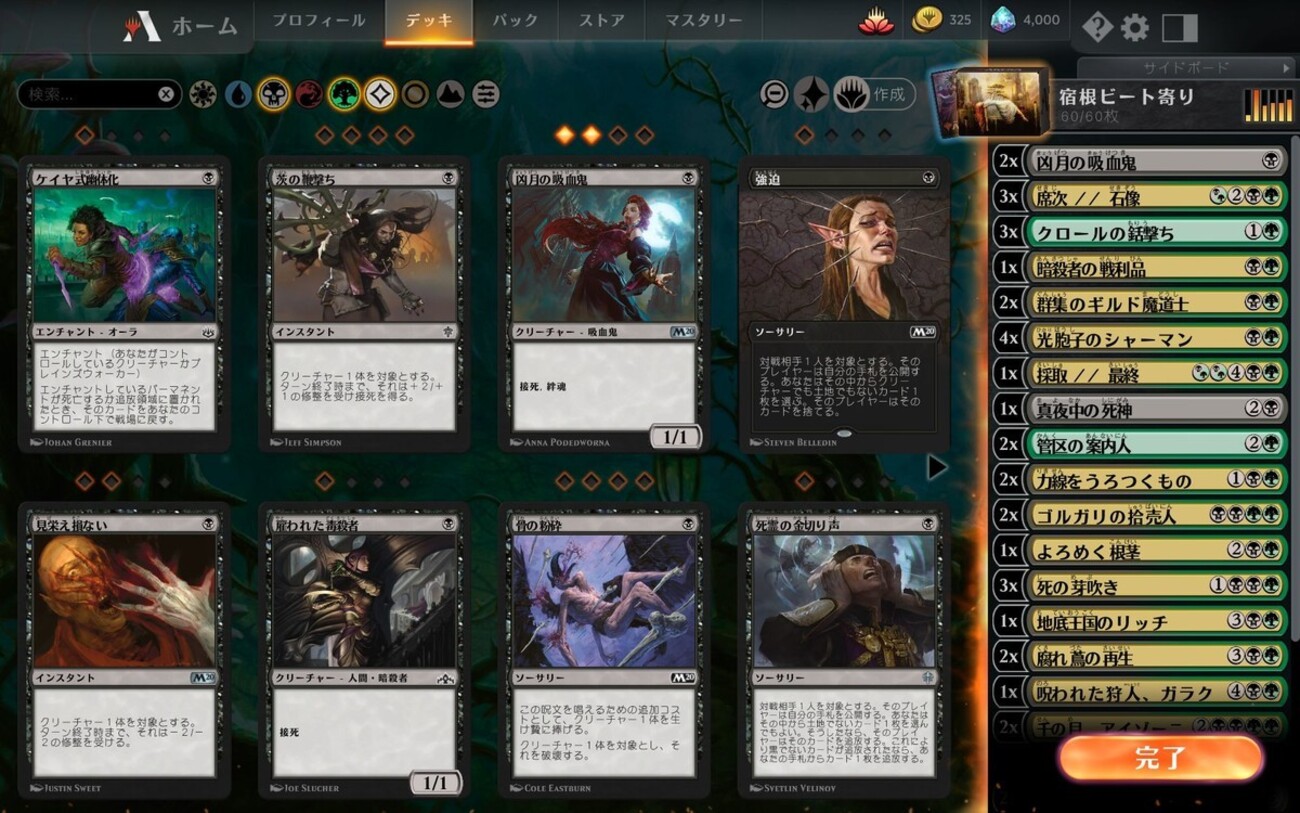This screenshot has height=813, width=1300.
Task: Click the 完了 button to finish deck
Action: pos(1160,758)
